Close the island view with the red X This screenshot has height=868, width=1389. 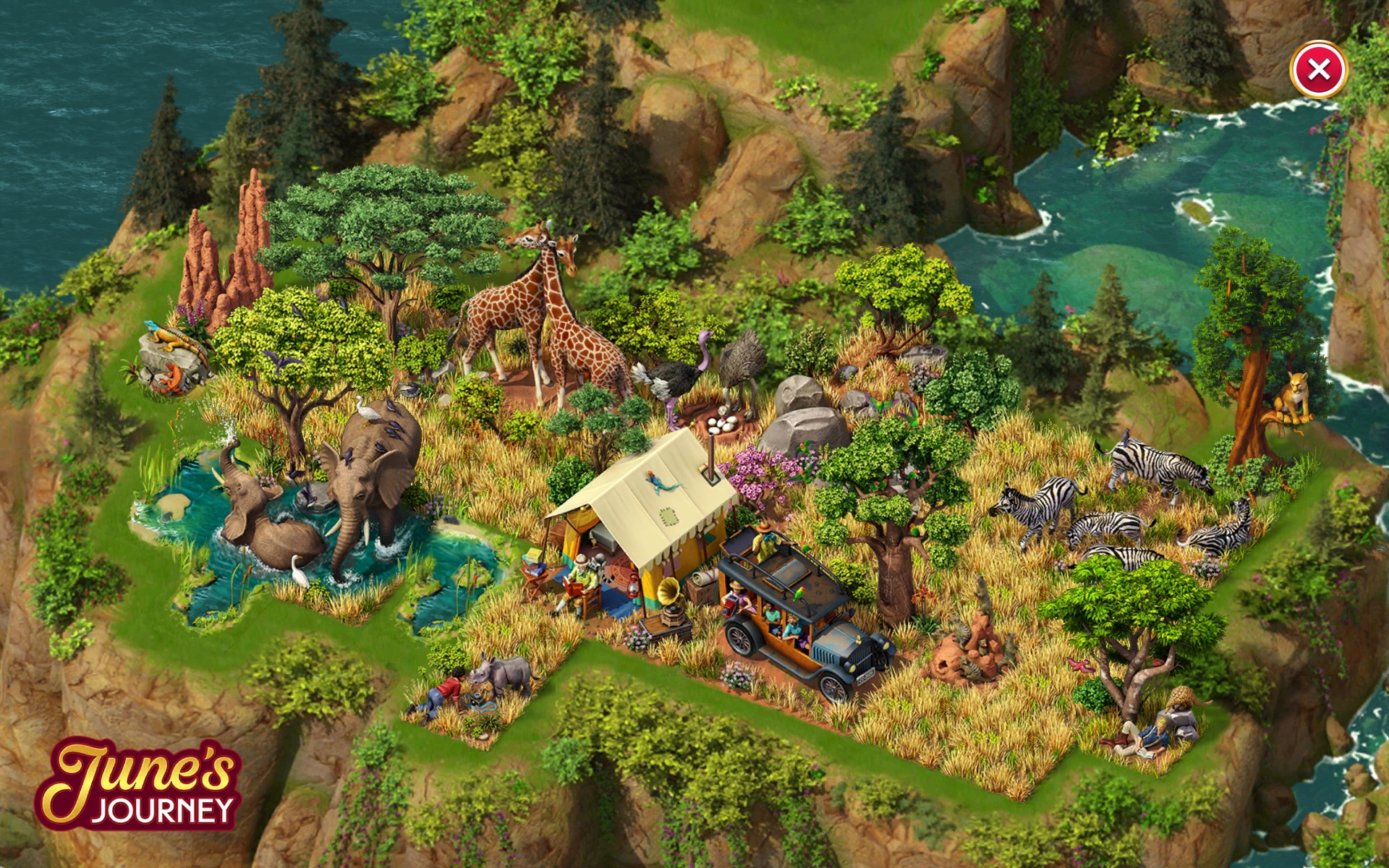[x=1318, y=69]
